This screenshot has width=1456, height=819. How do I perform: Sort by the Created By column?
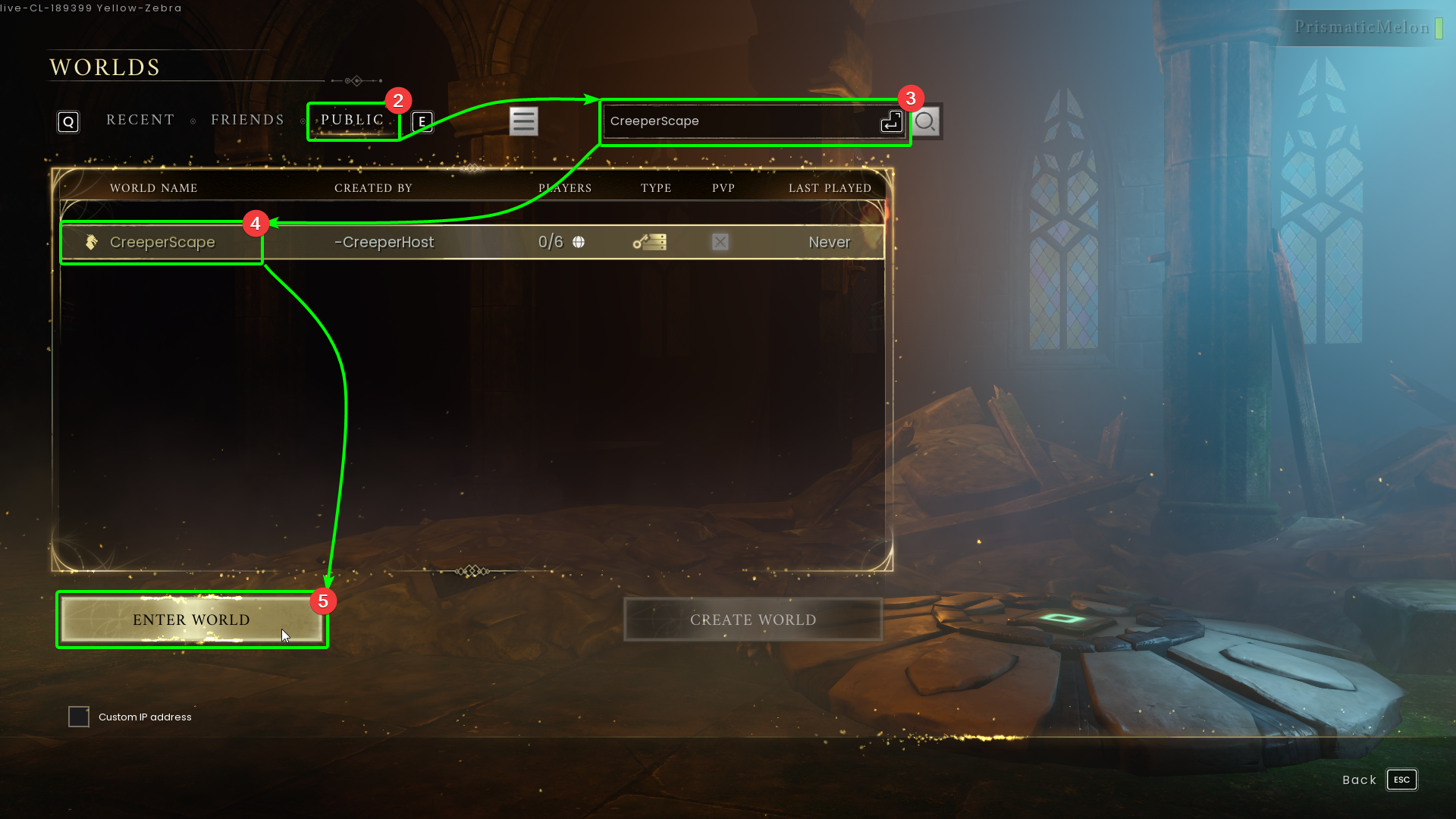(x=373, y=188)
